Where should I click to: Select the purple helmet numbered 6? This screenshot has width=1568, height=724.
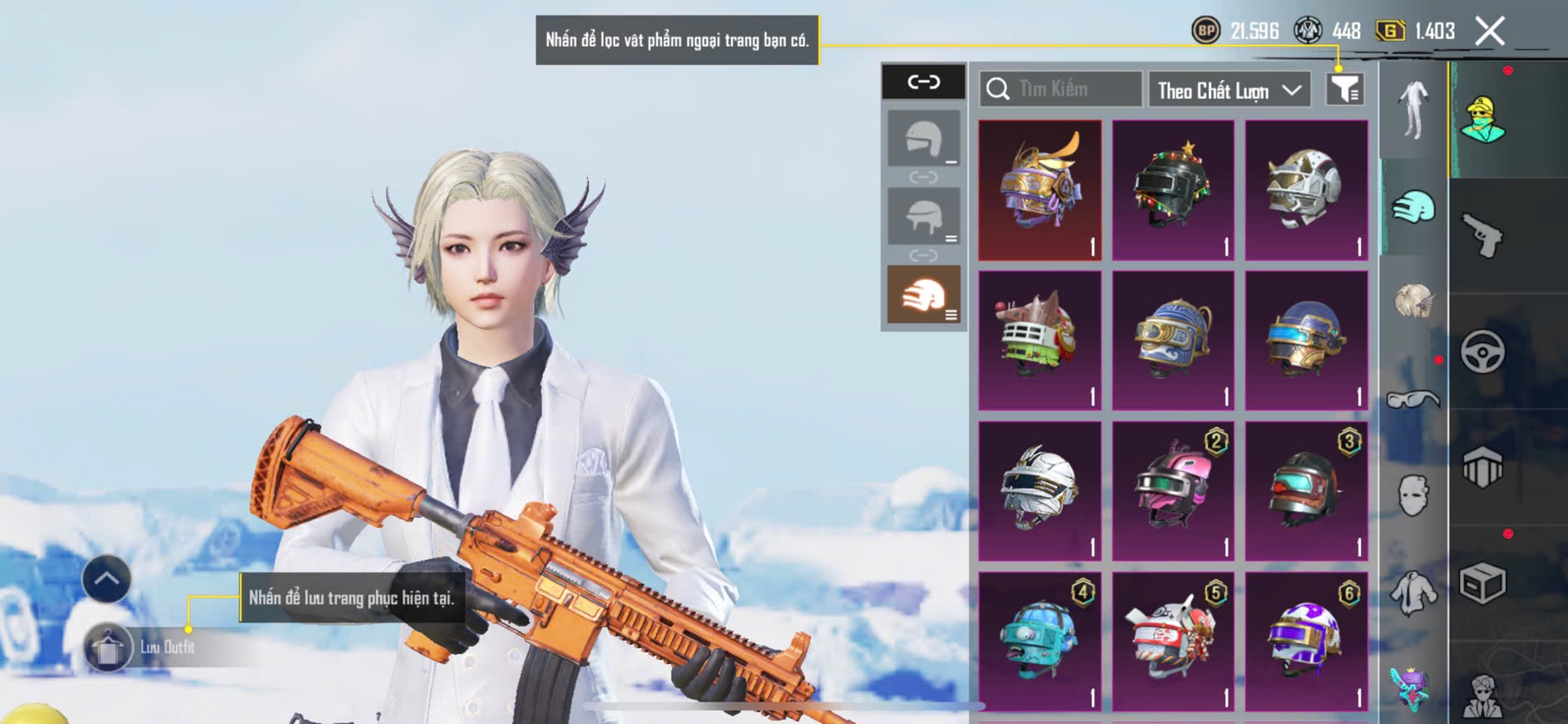click(1306, 641)
